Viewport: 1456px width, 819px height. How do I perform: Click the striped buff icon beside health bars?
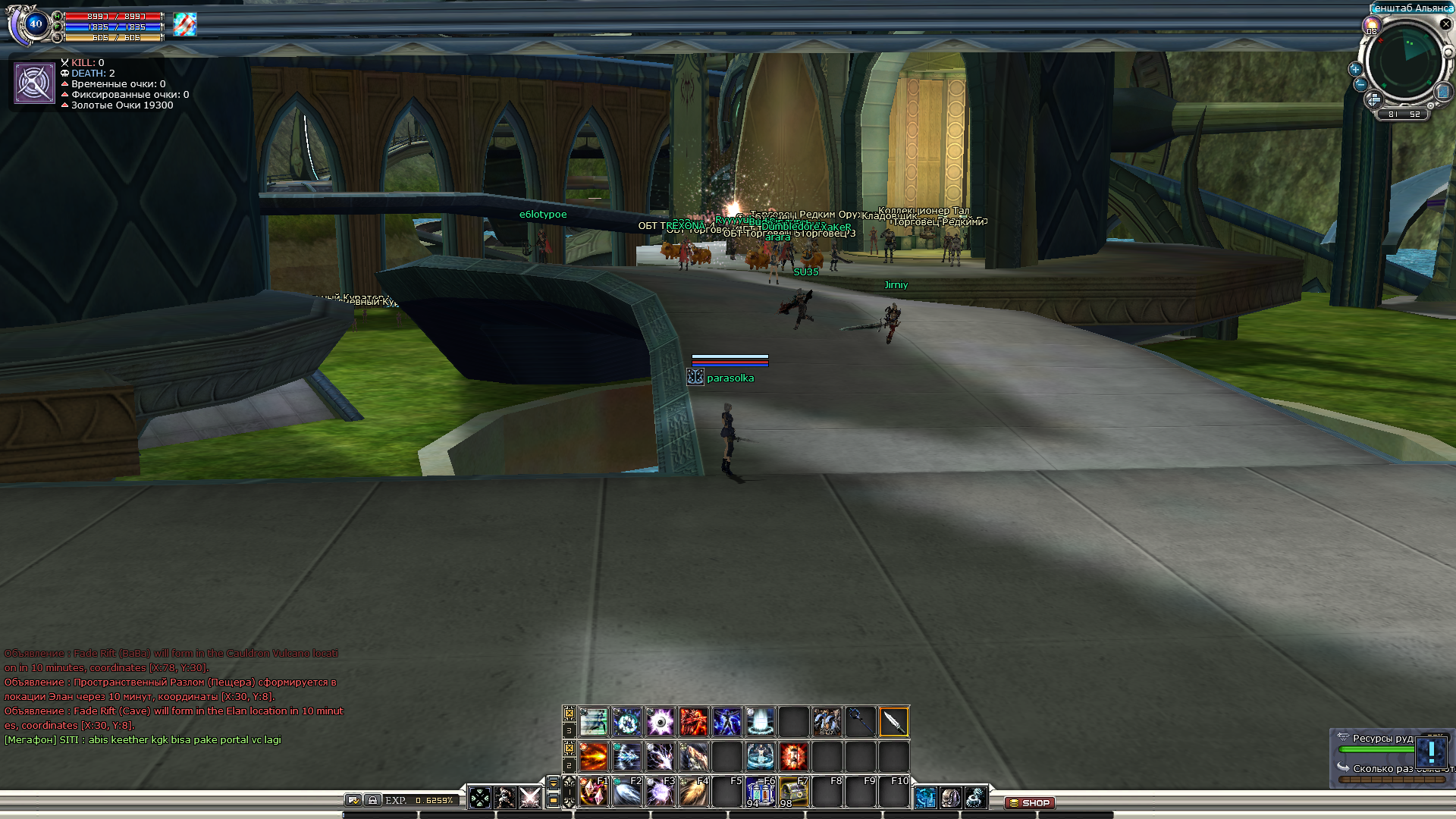click(184, 24)
